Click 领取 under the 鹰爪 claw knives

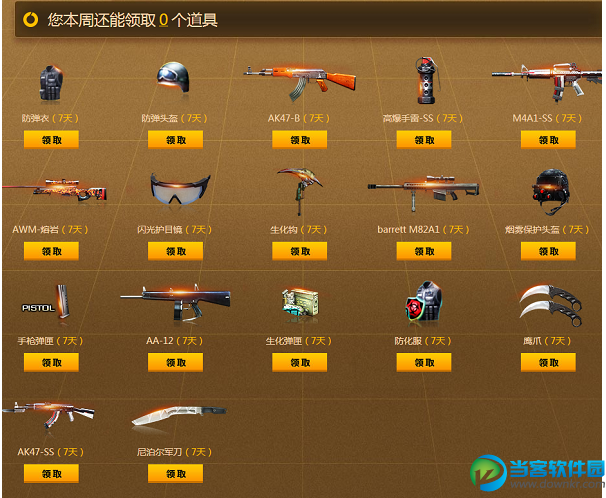coord(548,362)
